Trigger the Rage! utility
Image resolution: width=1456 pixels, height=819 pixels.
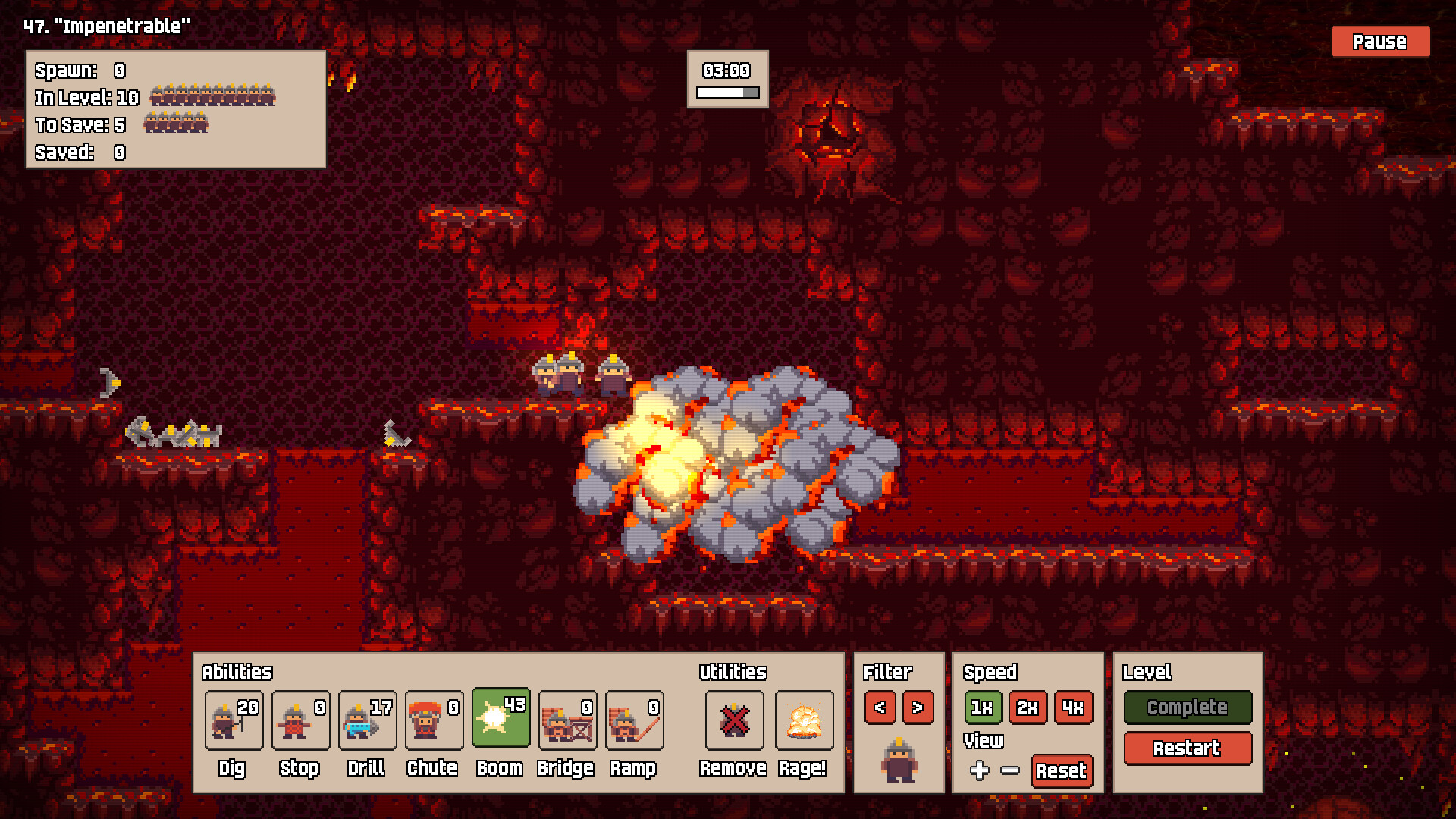(x=804, y=720)
